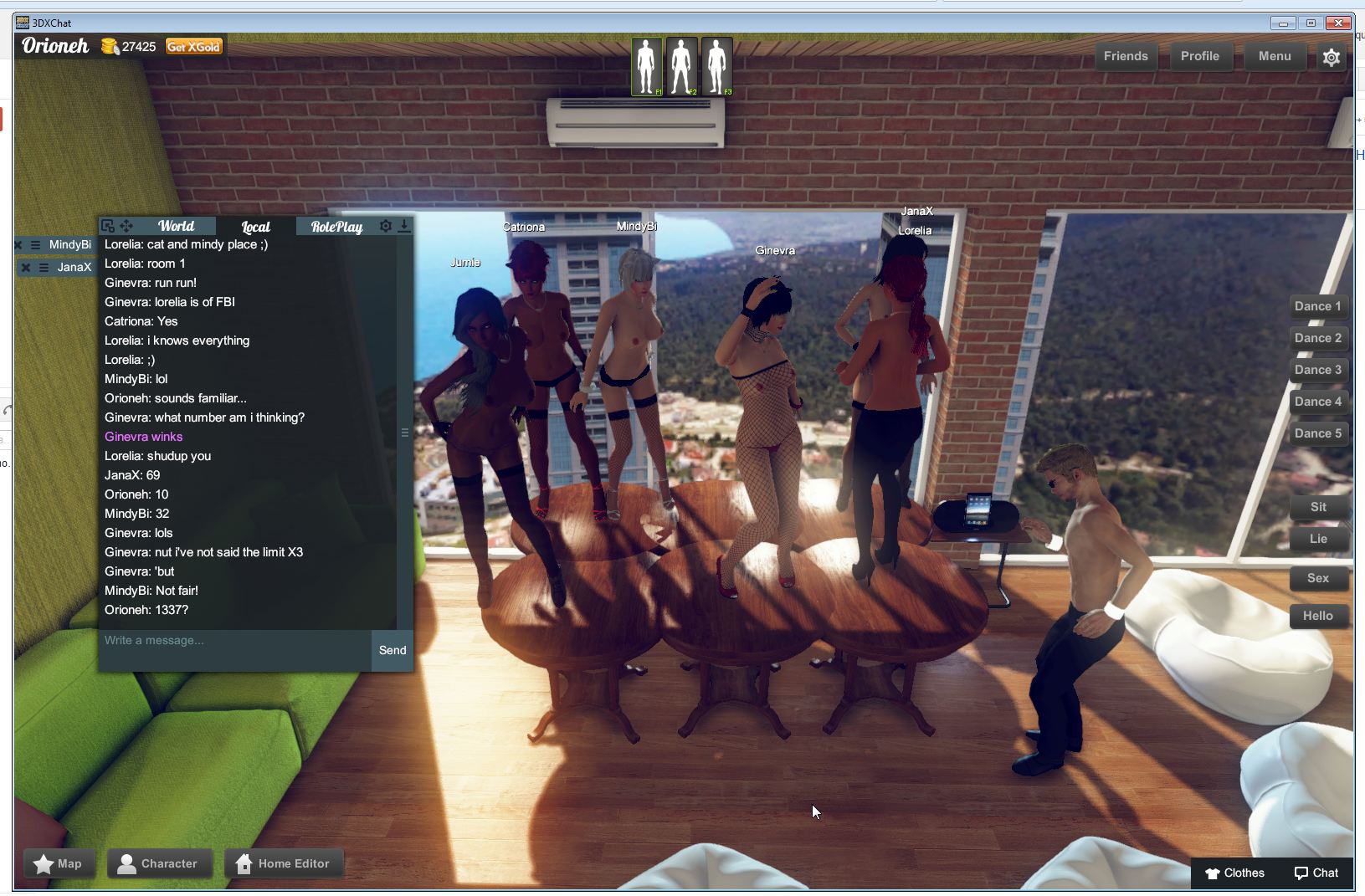Open the Menu dropdown
This screenshot has height=896, width=1365.
point(1274,56)
